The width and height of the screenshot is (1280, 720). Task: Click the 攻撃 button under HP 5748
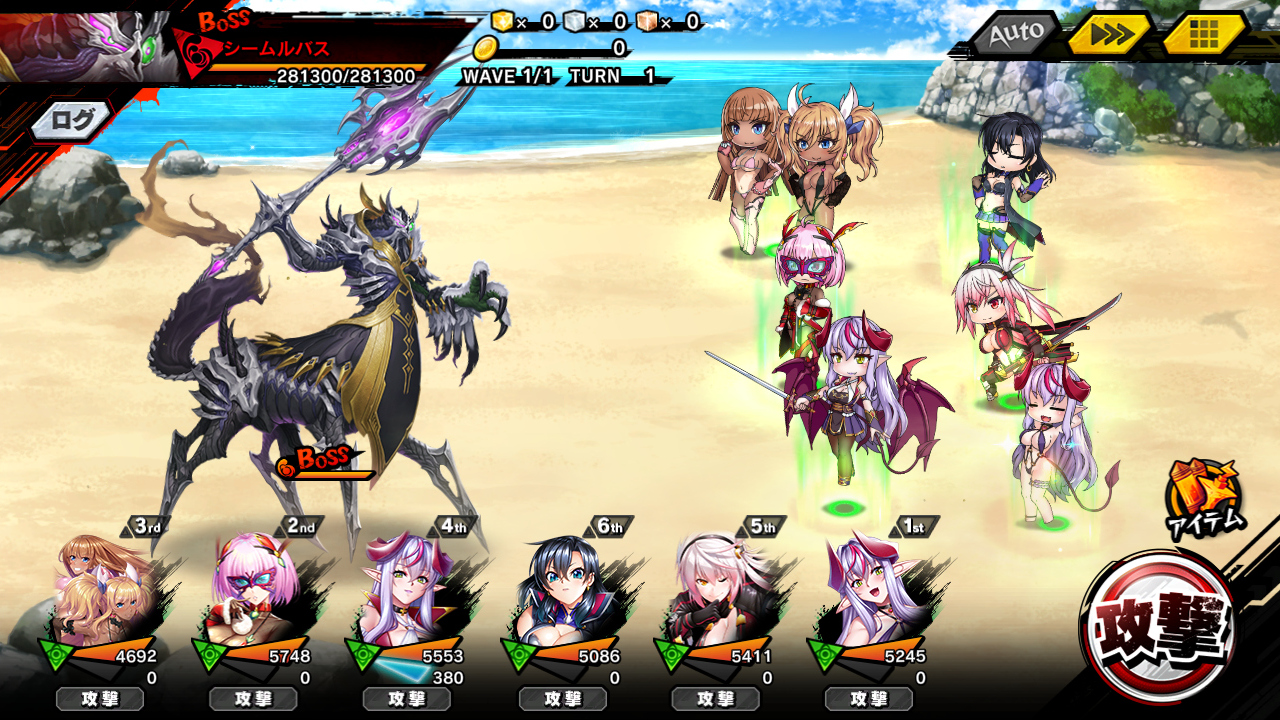click(x=253, y=699)
